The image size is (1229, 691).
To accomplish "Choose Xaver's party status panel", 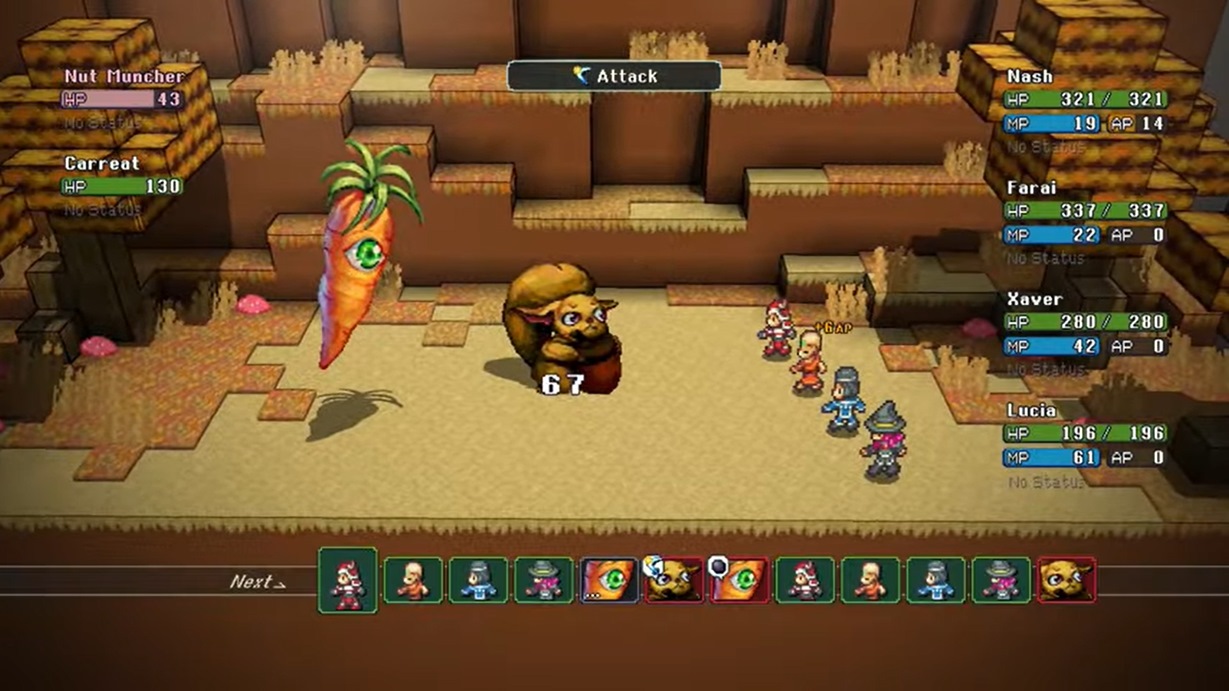I will tap(1085, 323).
